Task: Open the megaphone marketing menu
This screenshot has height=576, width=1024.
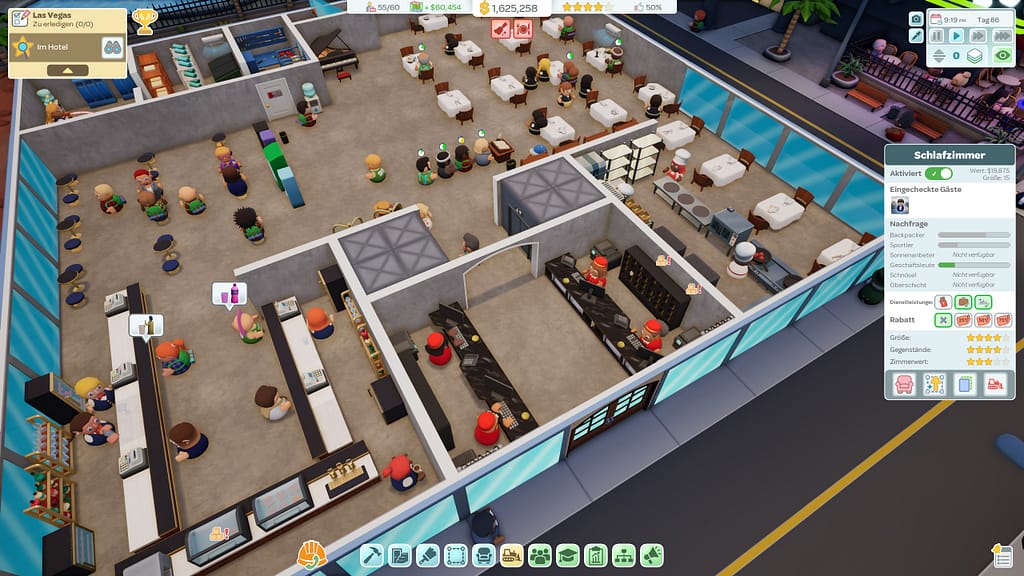Action: tap(652, 554)
